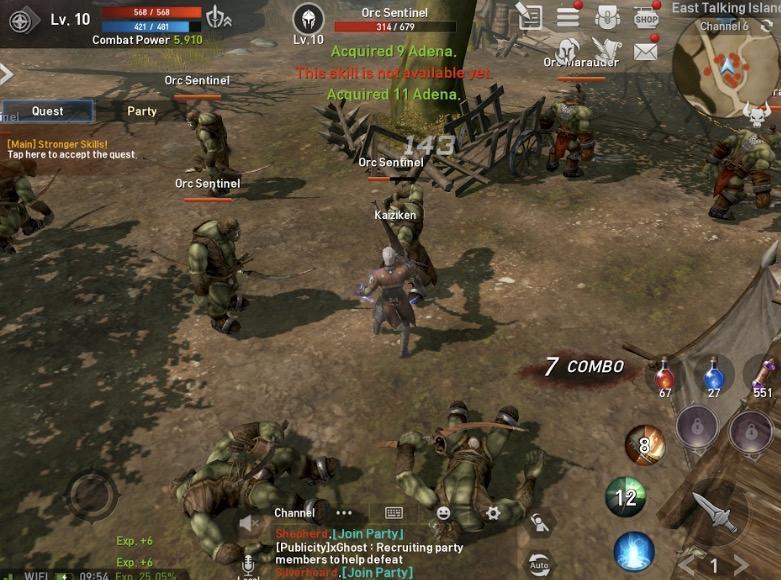Activate the glowing blue skill
Viewport: 781px width, 580px height.
(x=634, y=551)
